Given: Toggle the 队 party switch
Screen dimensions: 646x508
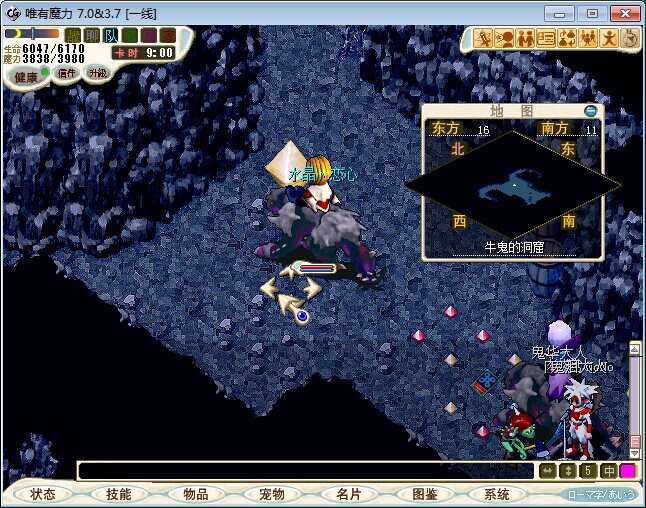Looking at the screenshot, I should pos(111,36).
